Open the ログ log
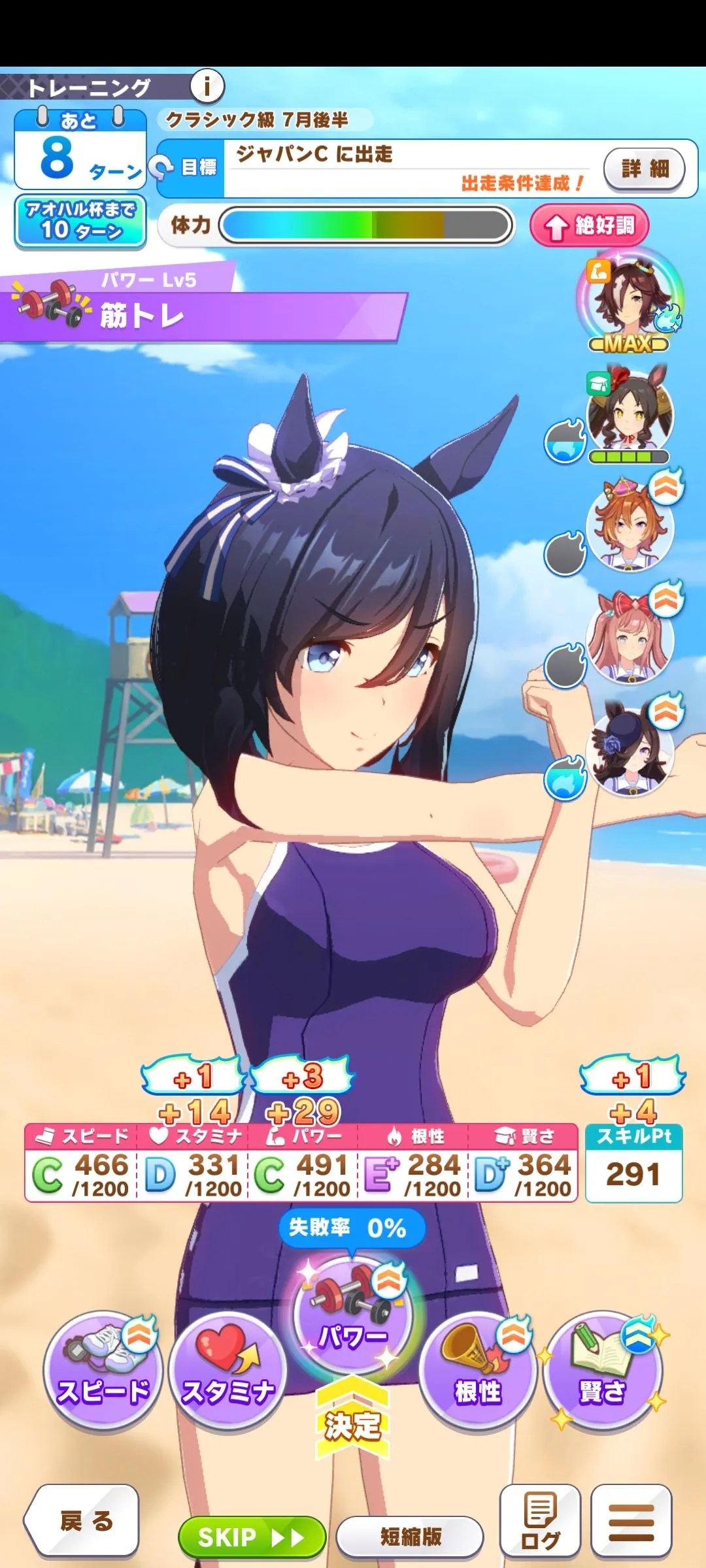The image size is (706, 1568). [540, 1521]
